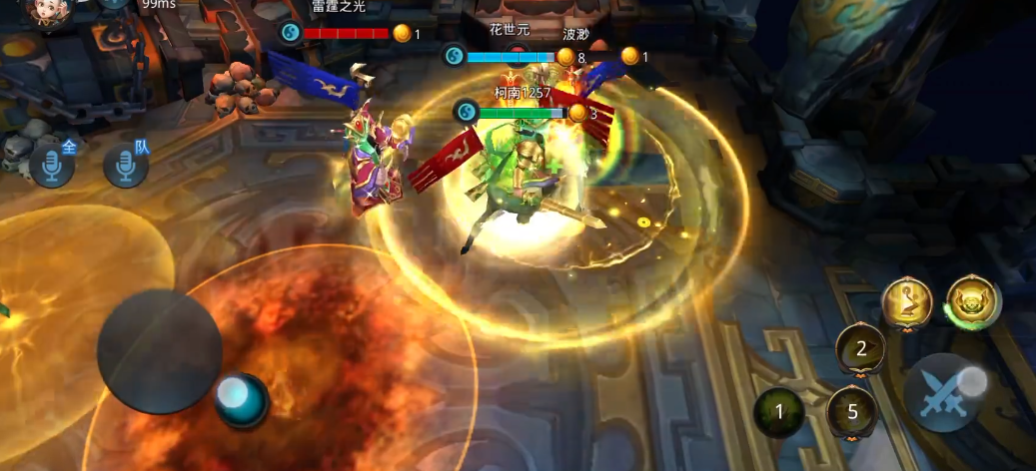Touch the virtual movement joystick knob

coord(242,398)
